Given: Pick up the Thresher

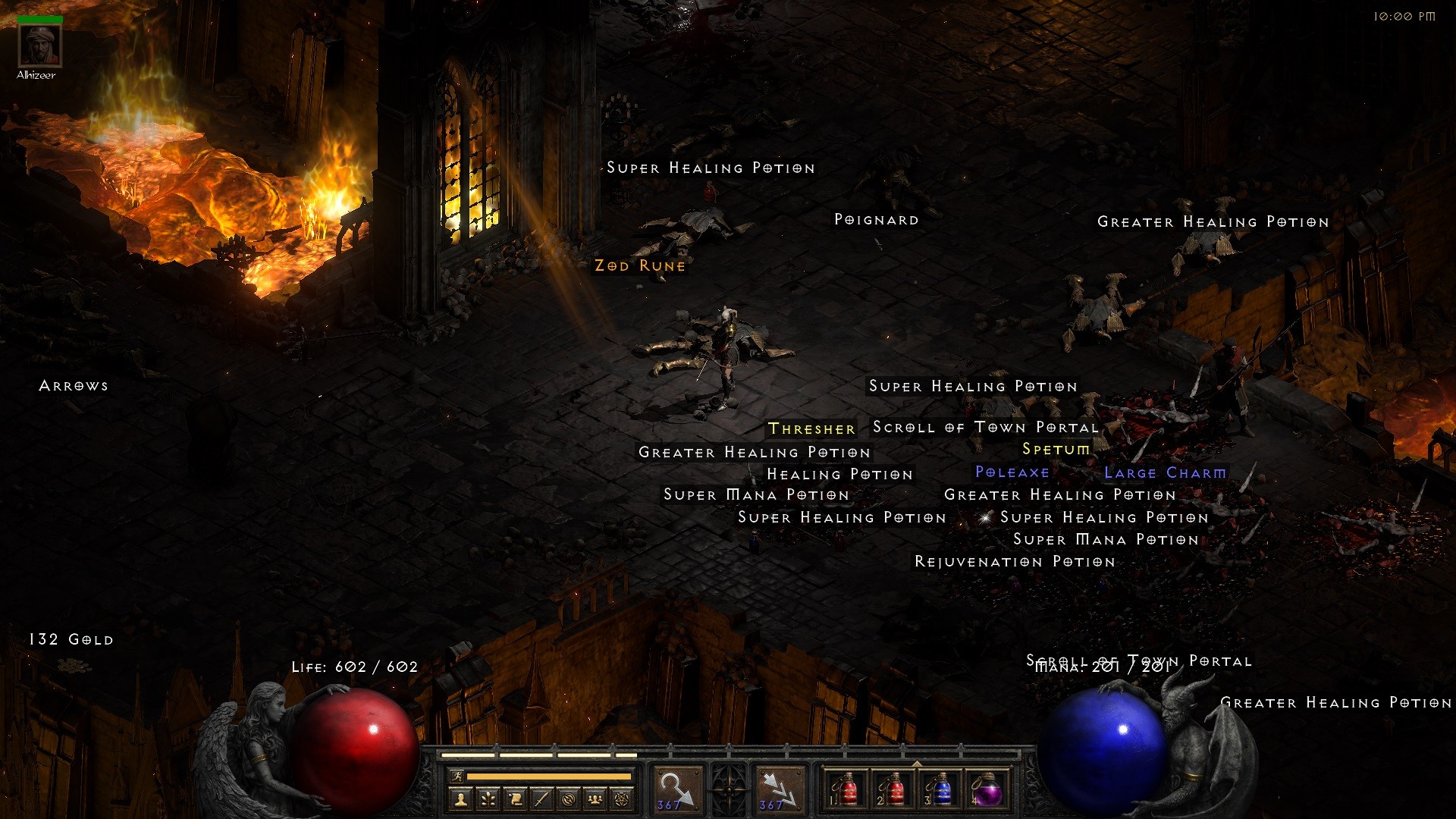Looking at the screenshot, I should 810,428.
